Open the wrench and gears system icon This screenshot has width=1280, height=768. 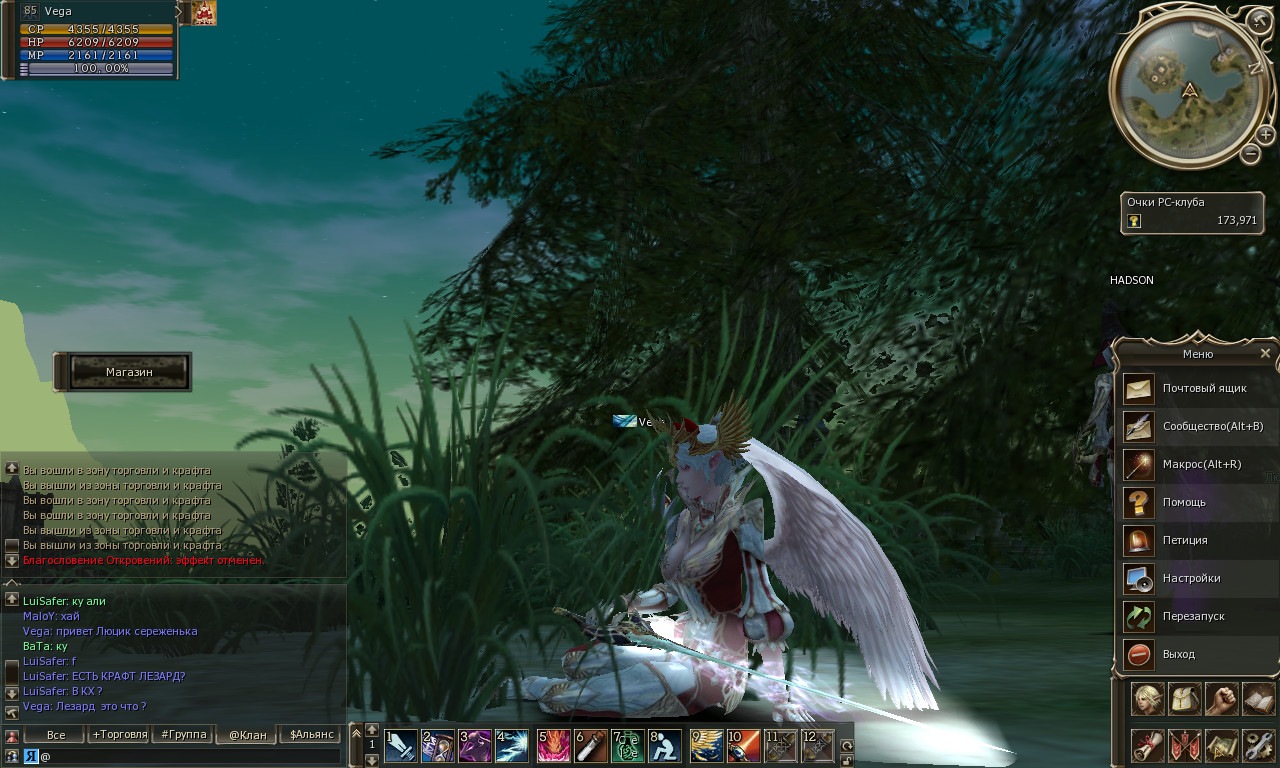point(1258,745)
